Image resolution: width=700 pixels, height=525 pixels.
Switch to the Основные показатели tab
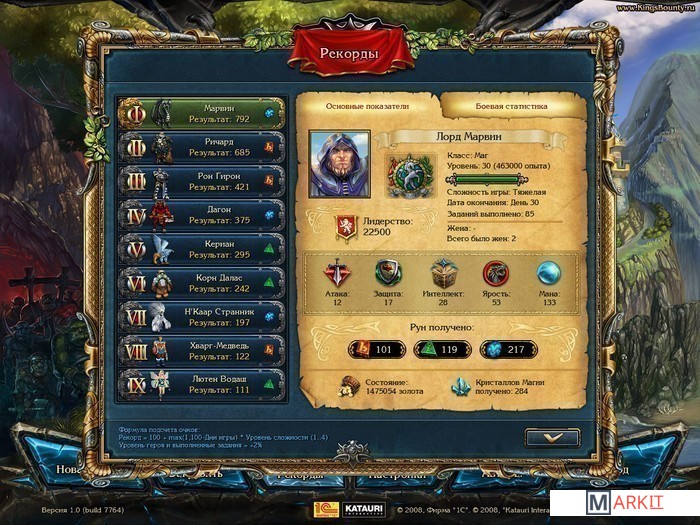[x=368, y=105]
